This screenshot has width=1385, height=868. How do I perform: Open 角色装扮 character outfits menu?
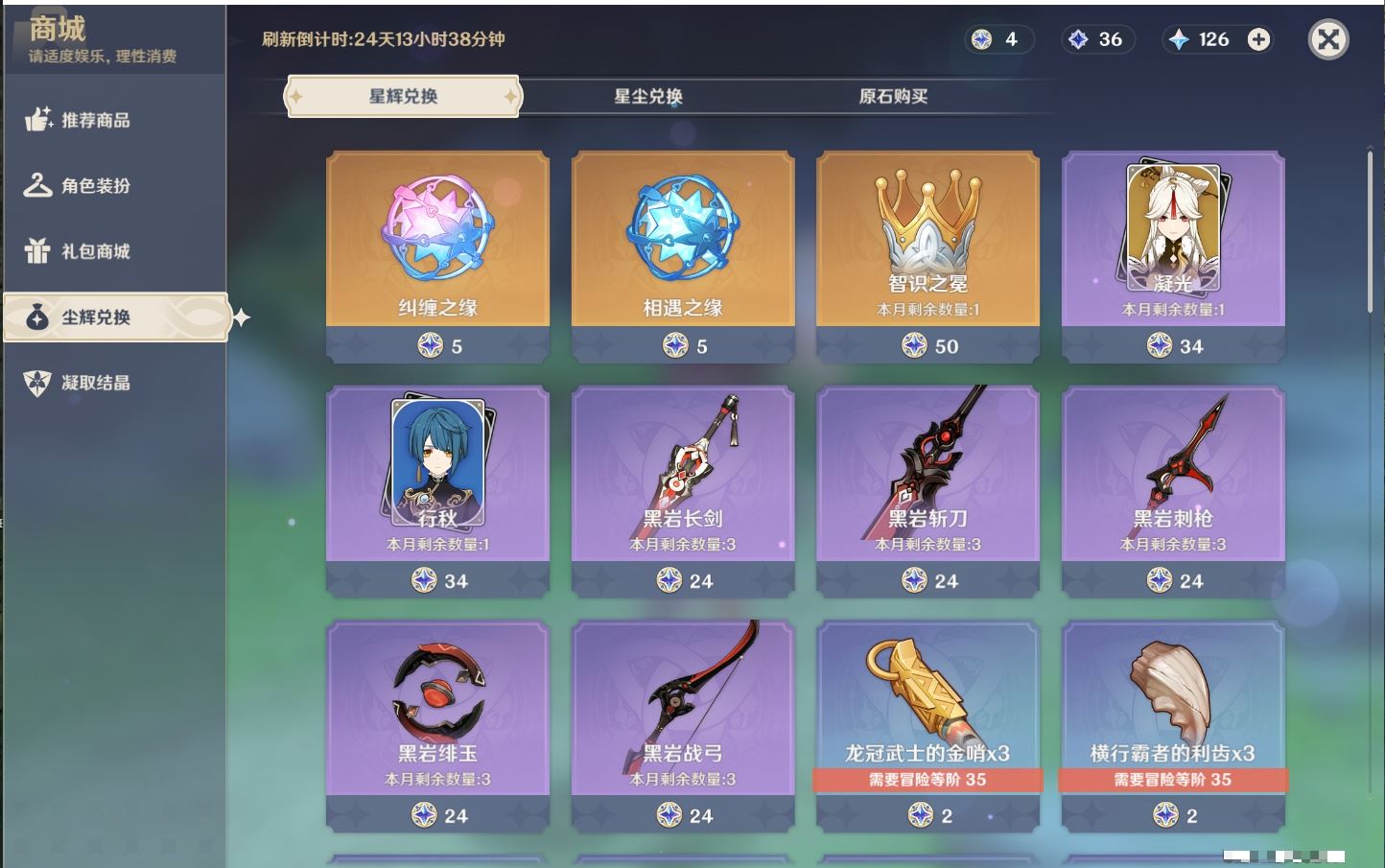[x=95, y=185]
